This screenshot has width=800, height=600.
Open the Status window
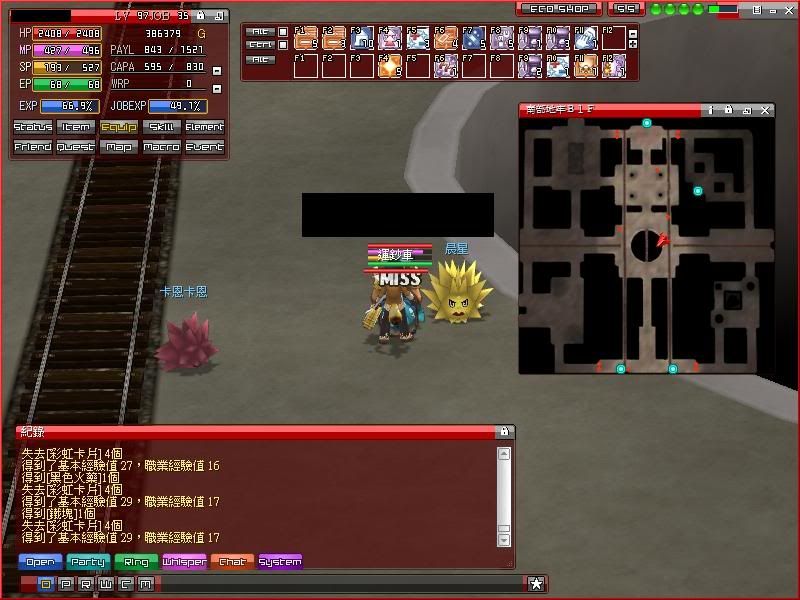click(33, 127)
